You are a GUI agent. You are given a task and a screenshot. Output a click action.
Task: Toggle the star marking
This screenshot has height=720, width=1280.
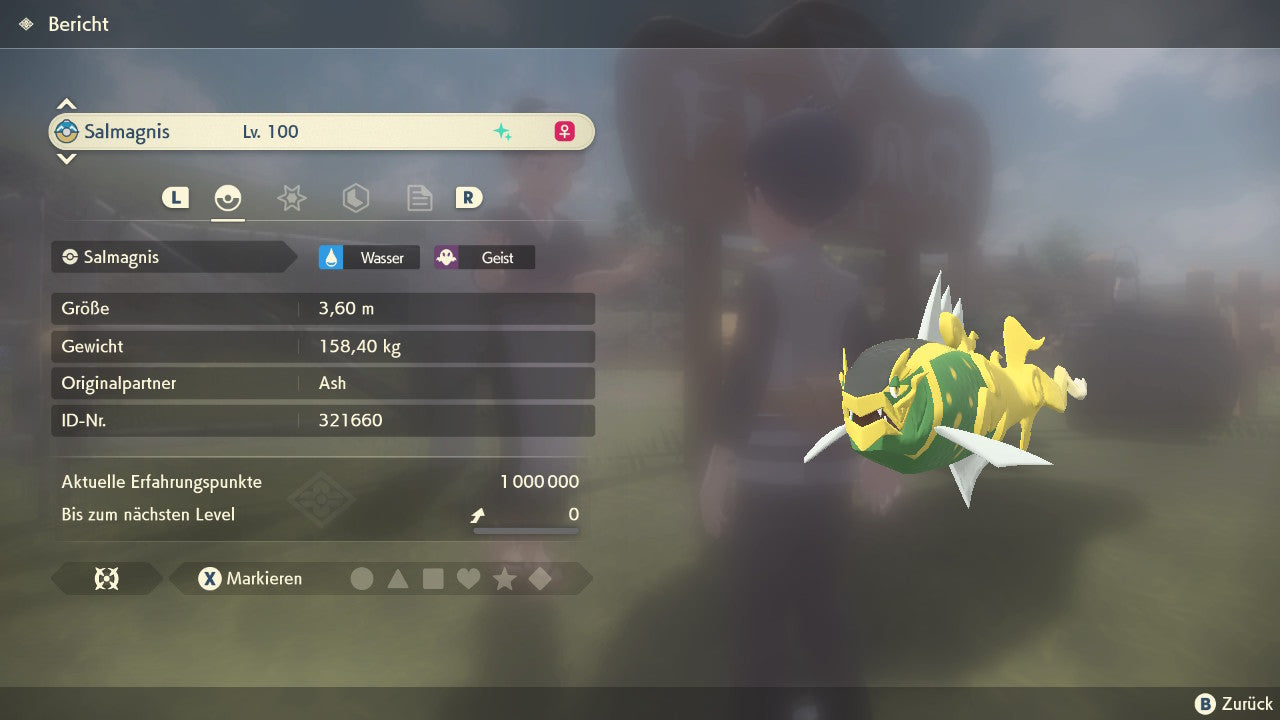[x=504, y=578]
